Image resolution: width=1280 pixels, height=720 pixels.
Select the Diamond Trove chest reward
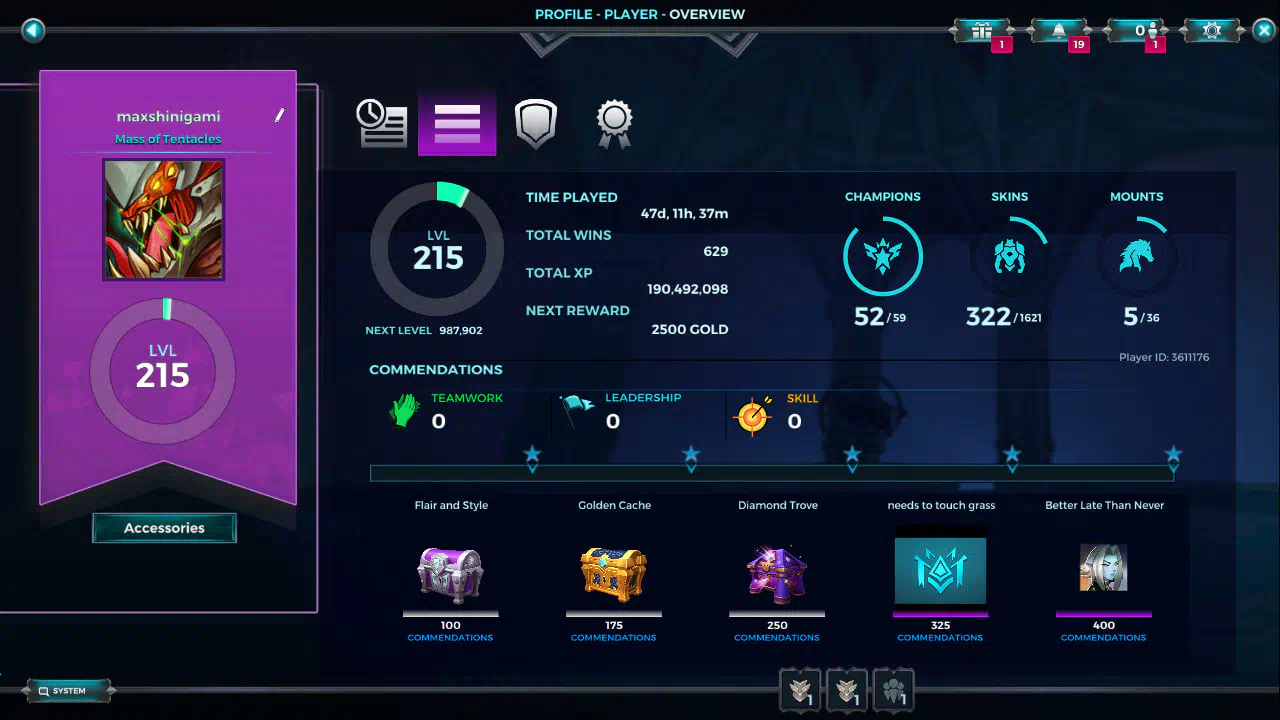coord(777,573)
